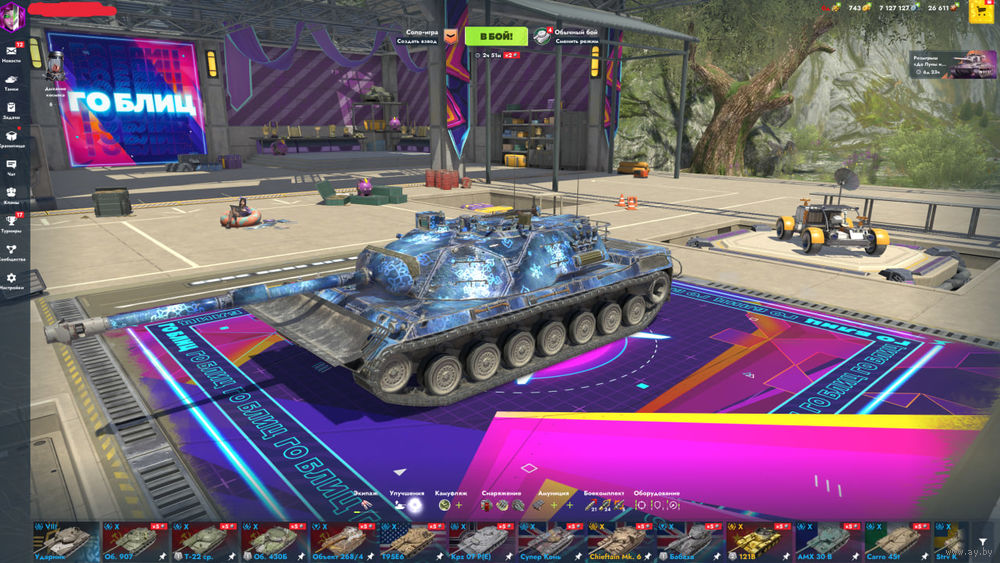Open the Задачи missions menu

click(x=12, y=109)
